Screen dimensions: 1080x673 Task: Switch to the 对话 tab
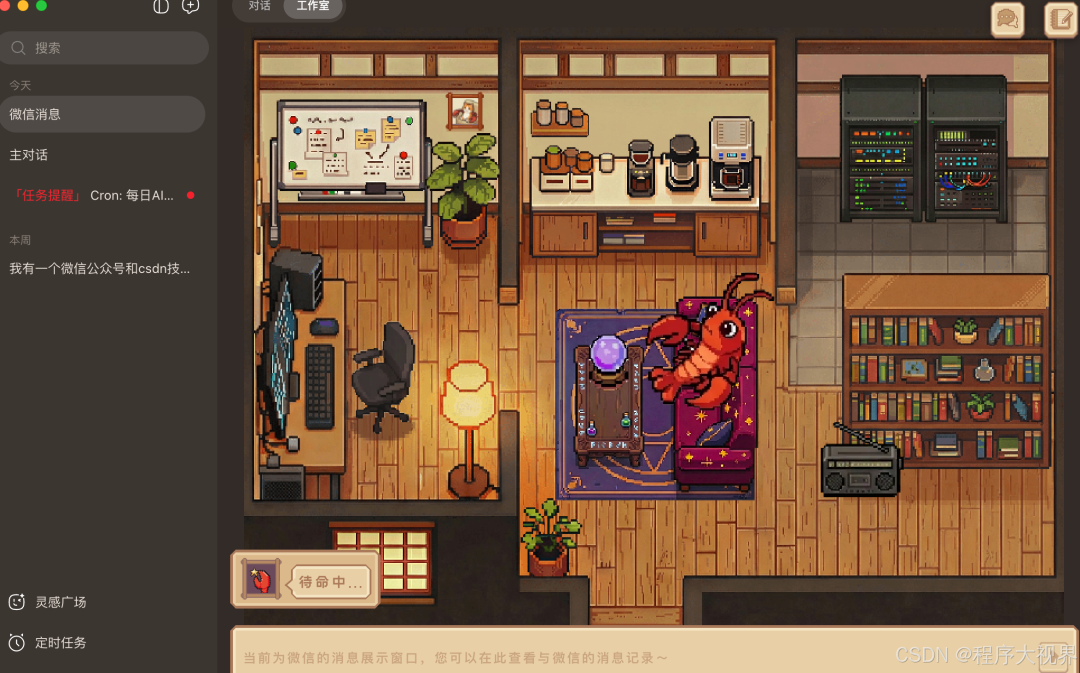click(260, 6)
